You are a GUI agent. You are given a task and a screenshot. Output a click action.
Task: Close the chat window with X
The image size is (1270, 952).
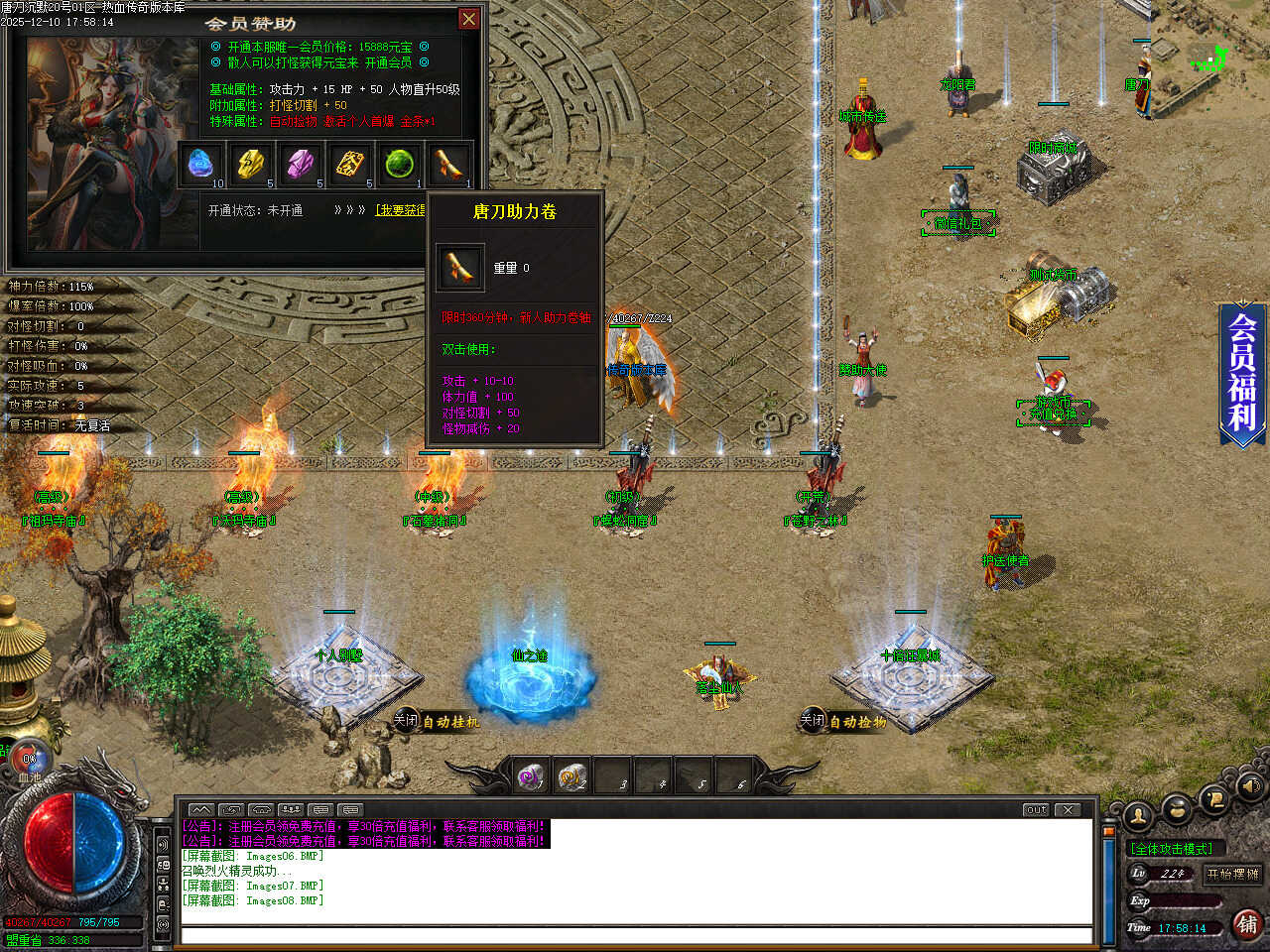[1068, 809]
